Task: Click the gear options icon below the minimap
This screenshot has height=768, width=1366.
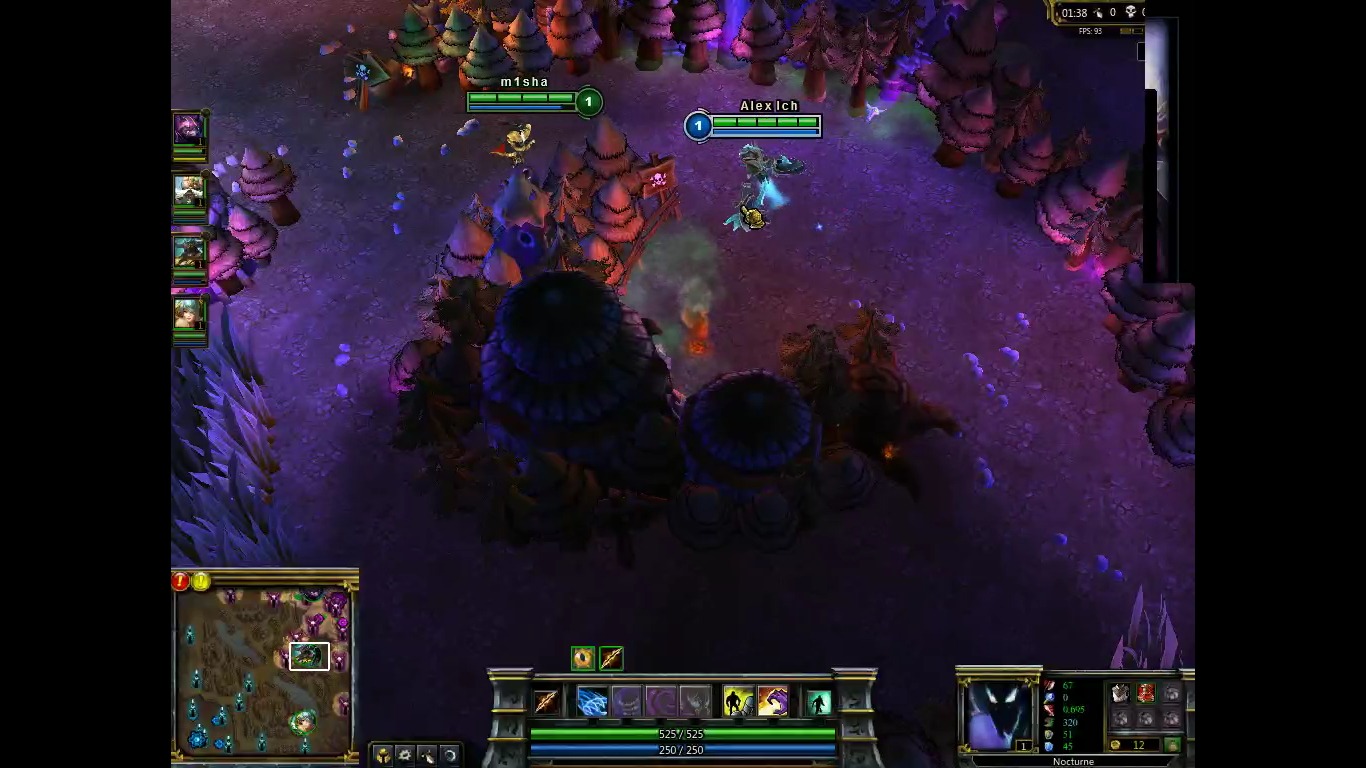Action: click(x=405, y=754)
